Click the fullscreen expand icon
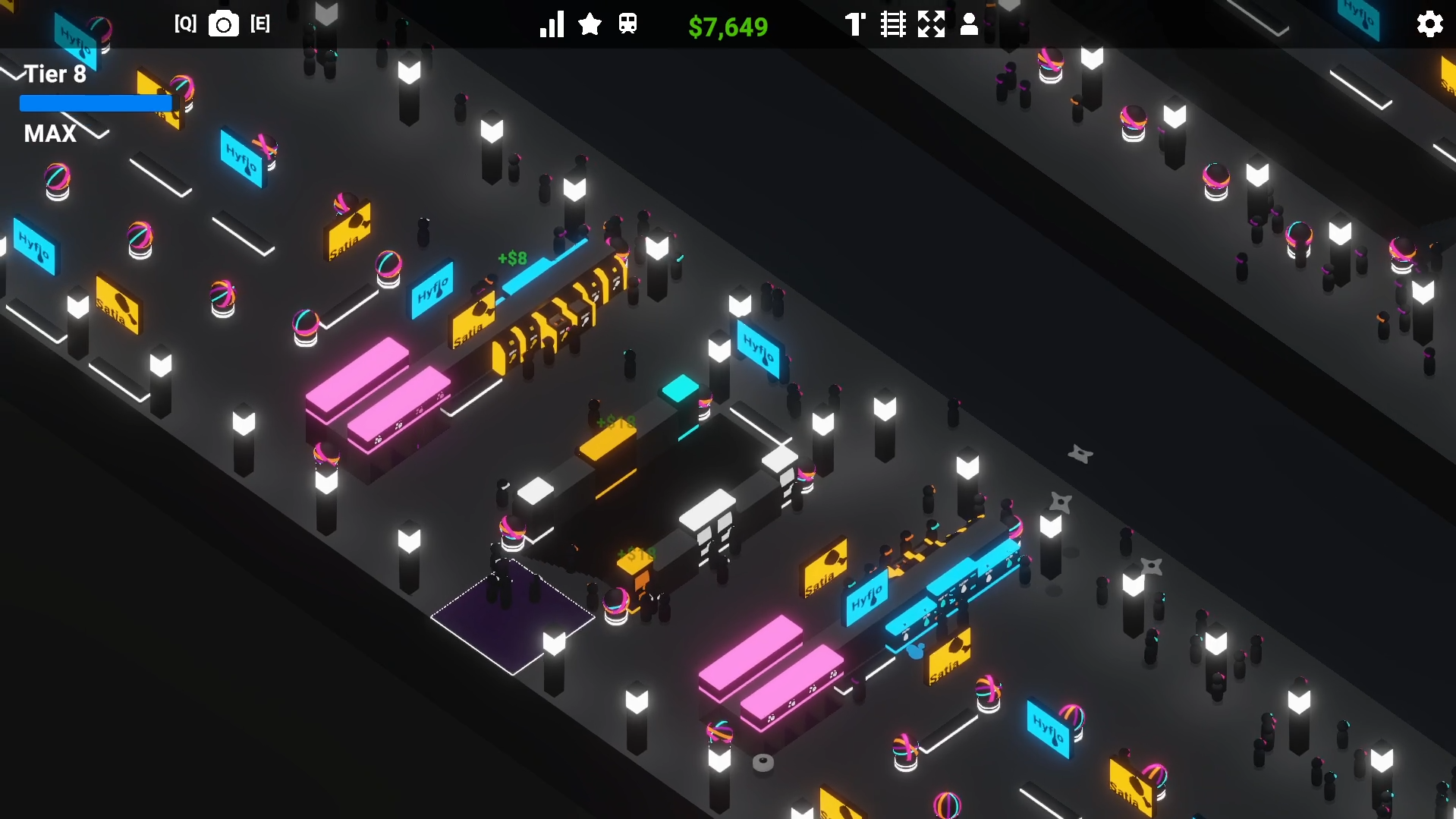 (932, 24)
